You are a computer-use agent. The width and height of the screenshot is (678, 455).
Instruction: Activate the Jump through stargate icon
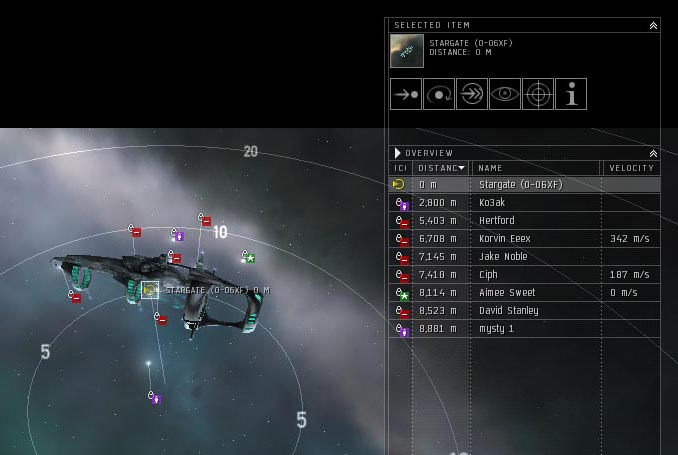click(471, 95)
